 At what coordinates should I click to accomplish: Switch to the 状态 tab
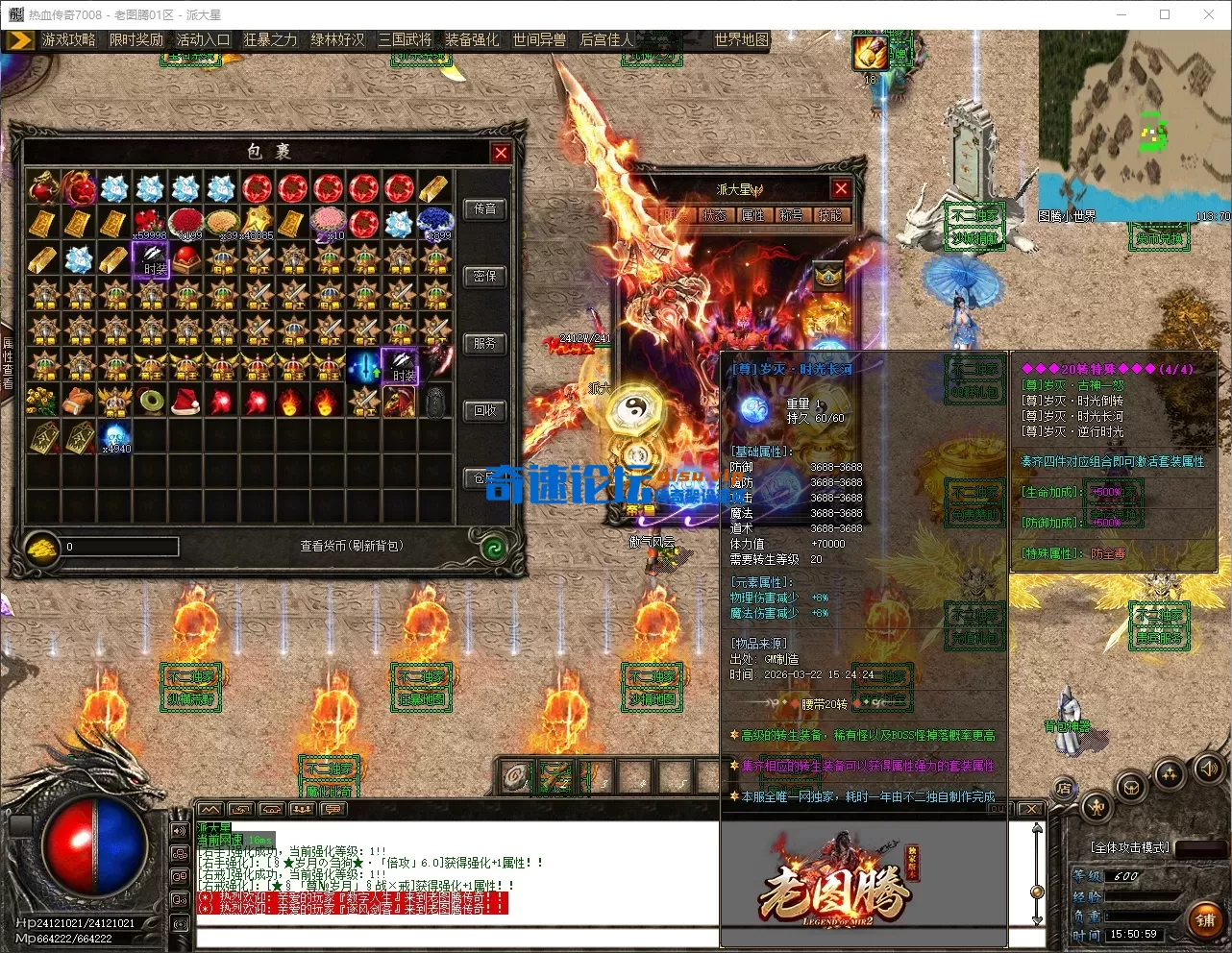714,215
